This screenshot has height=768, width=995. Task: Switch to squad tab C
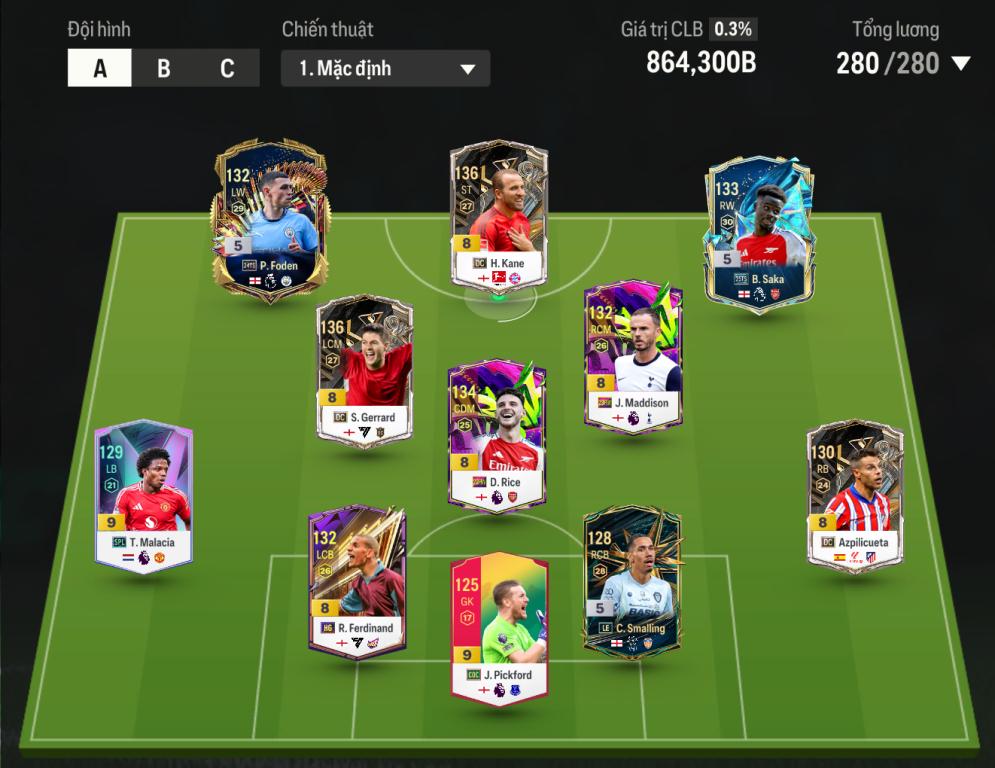[227, 68]
